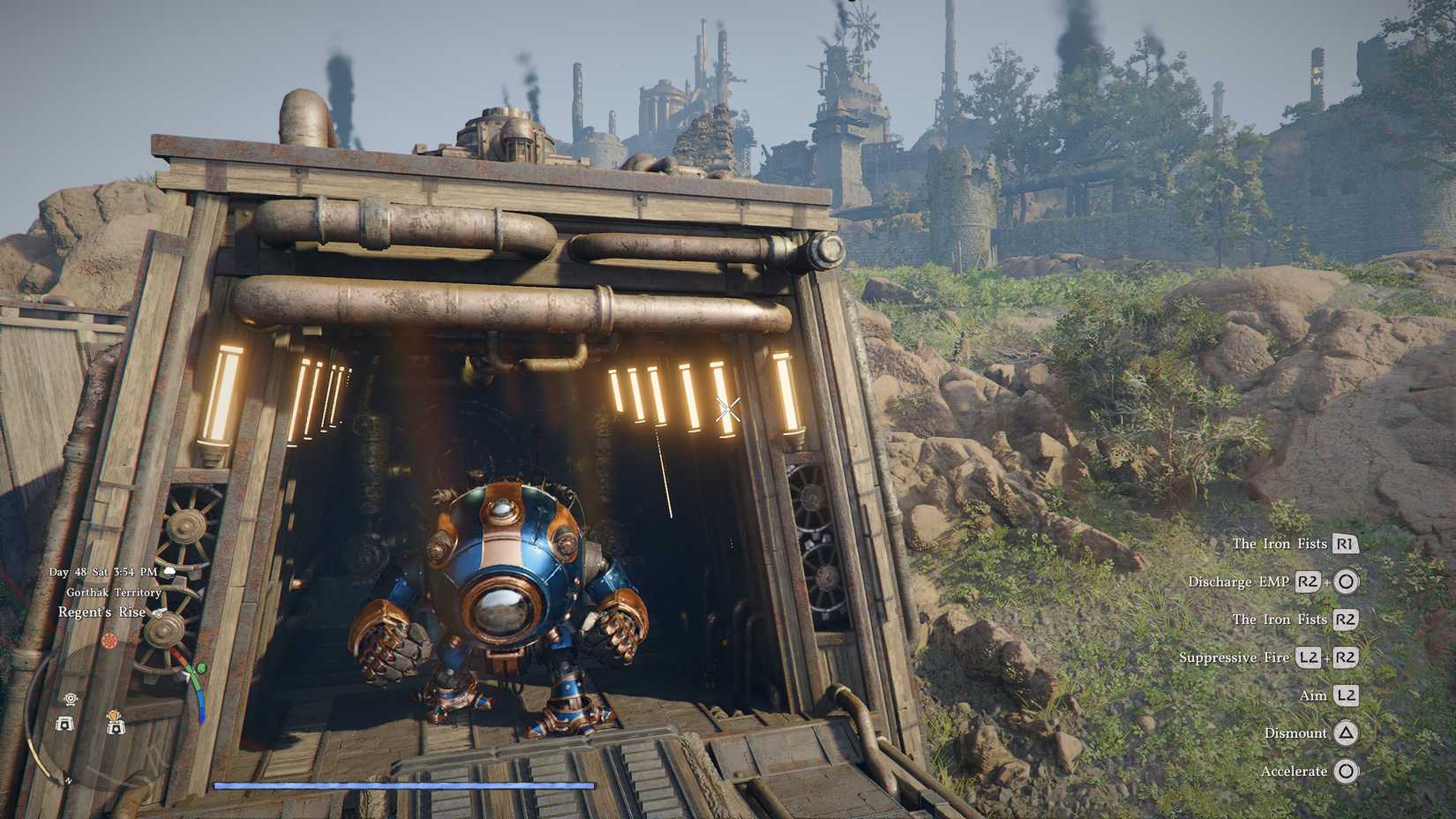Select the L2 prompt next to Aim
The image size is (1456, 819).
click(1347, 695)
